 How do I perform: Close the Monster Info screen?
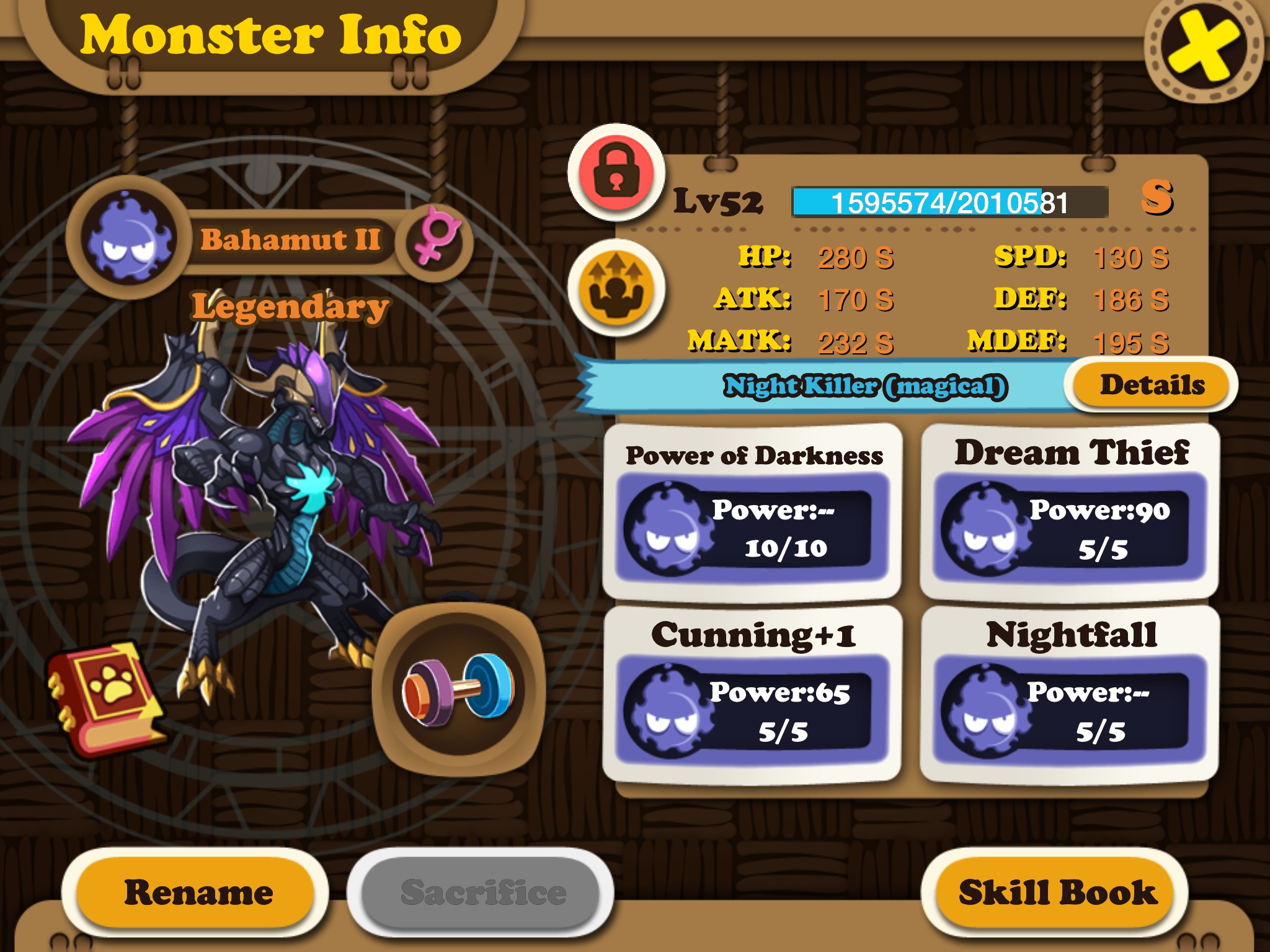[x=1202, y=48]
